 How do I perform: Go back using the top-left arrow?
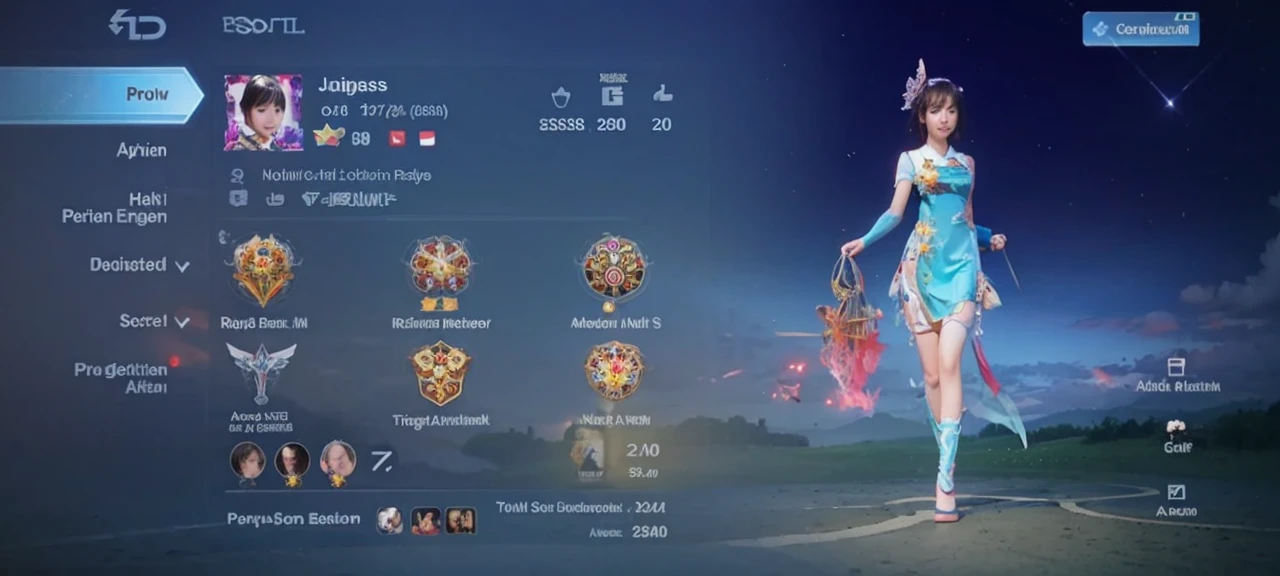coord(137,24)
